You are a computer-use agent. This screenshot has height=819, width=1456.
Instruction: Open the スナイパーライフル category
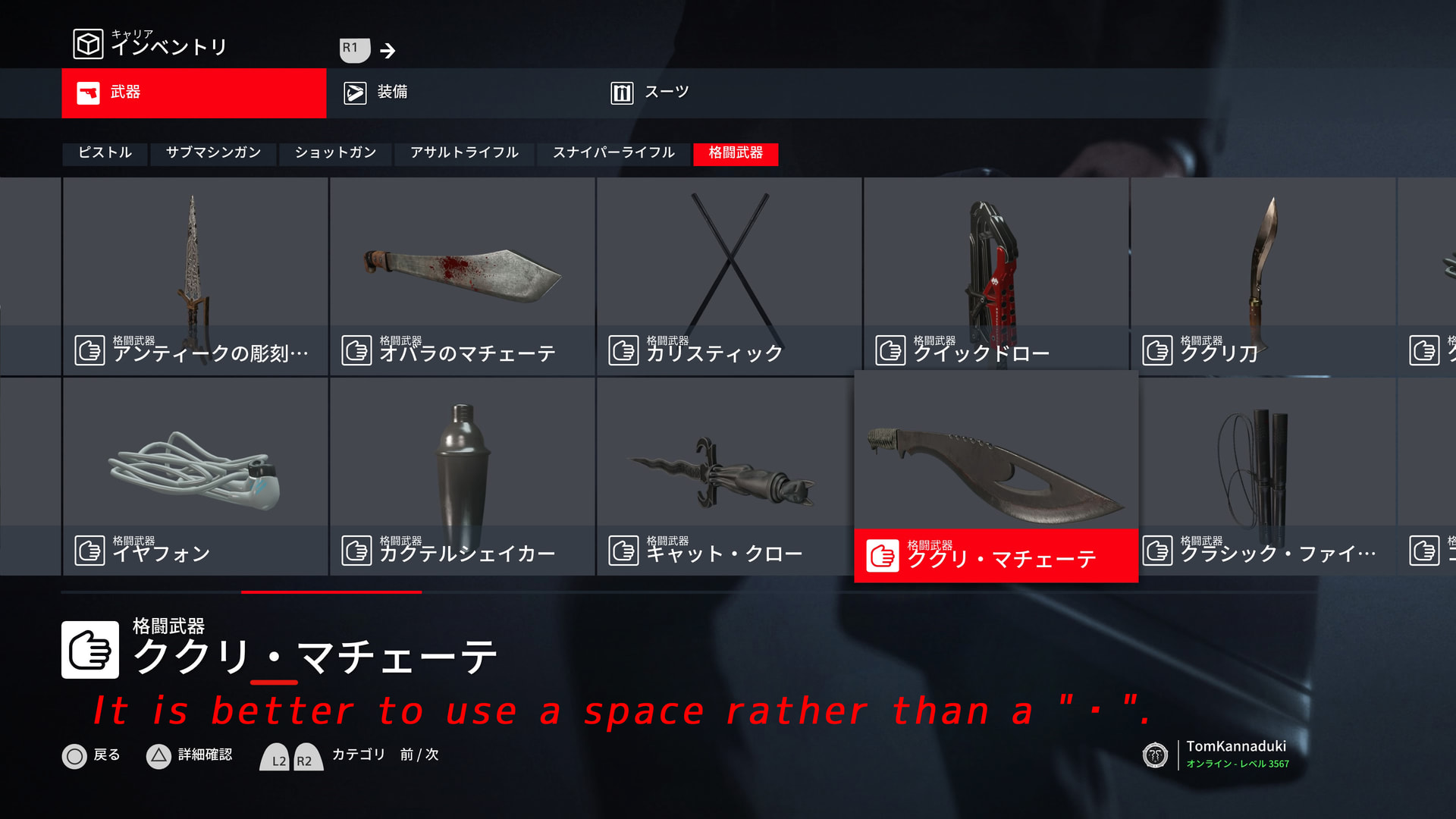click(613, 153)
